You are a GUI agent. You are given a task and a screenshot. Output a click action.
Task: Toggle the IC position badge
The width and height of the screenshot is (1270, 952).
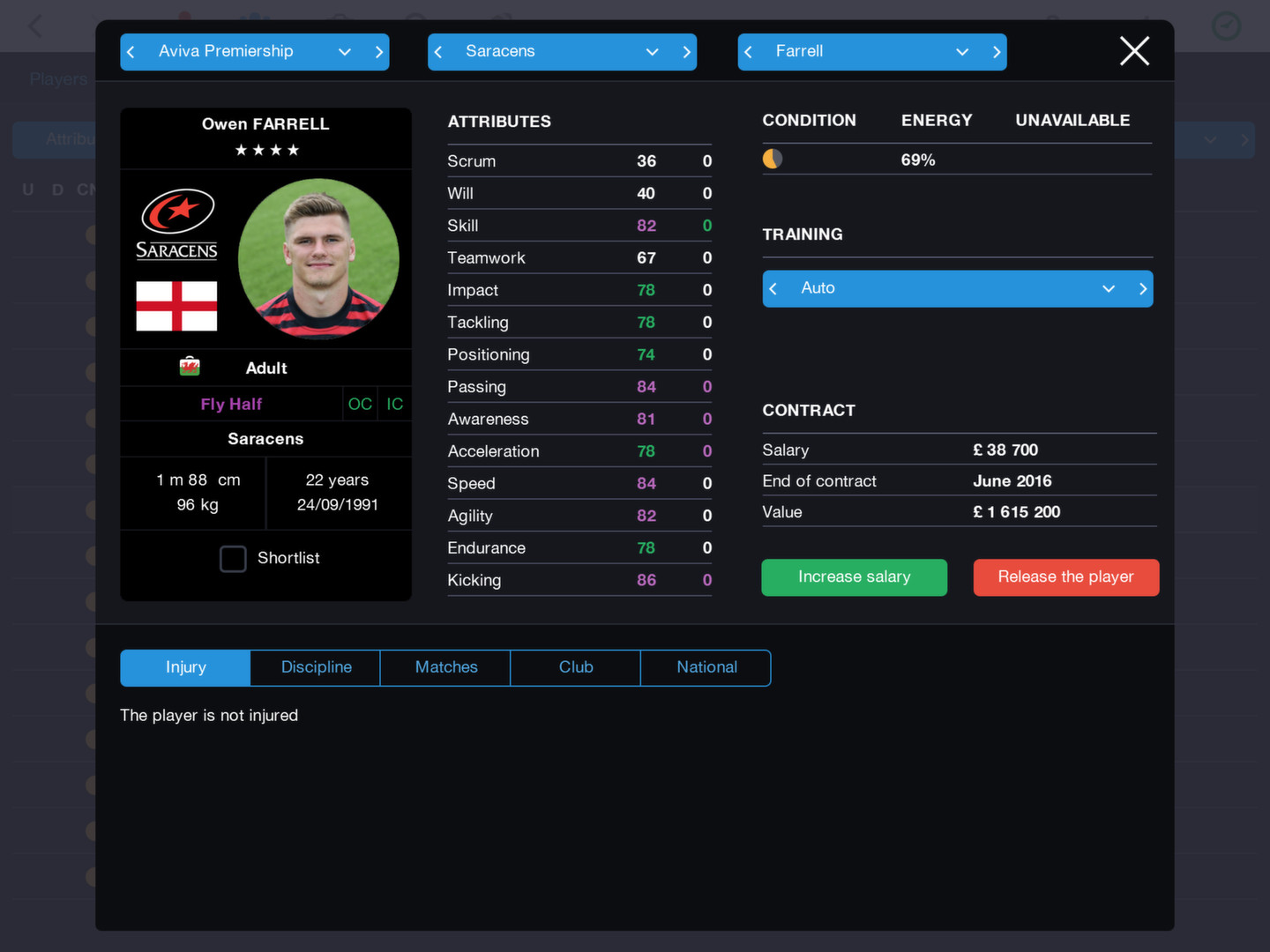(393, 404)
